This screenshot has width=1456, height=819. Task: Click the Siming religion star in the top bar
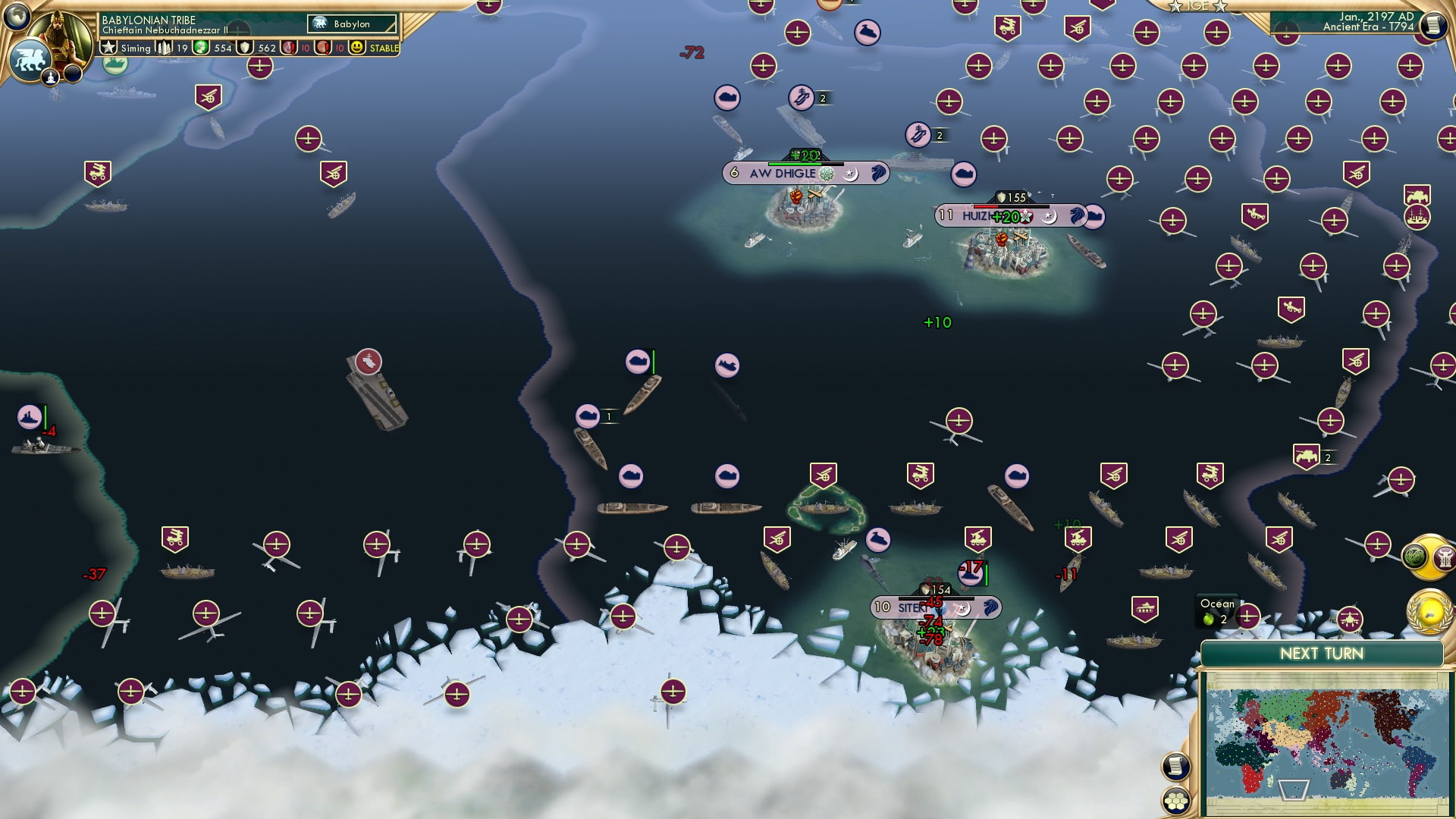point(108,48)
